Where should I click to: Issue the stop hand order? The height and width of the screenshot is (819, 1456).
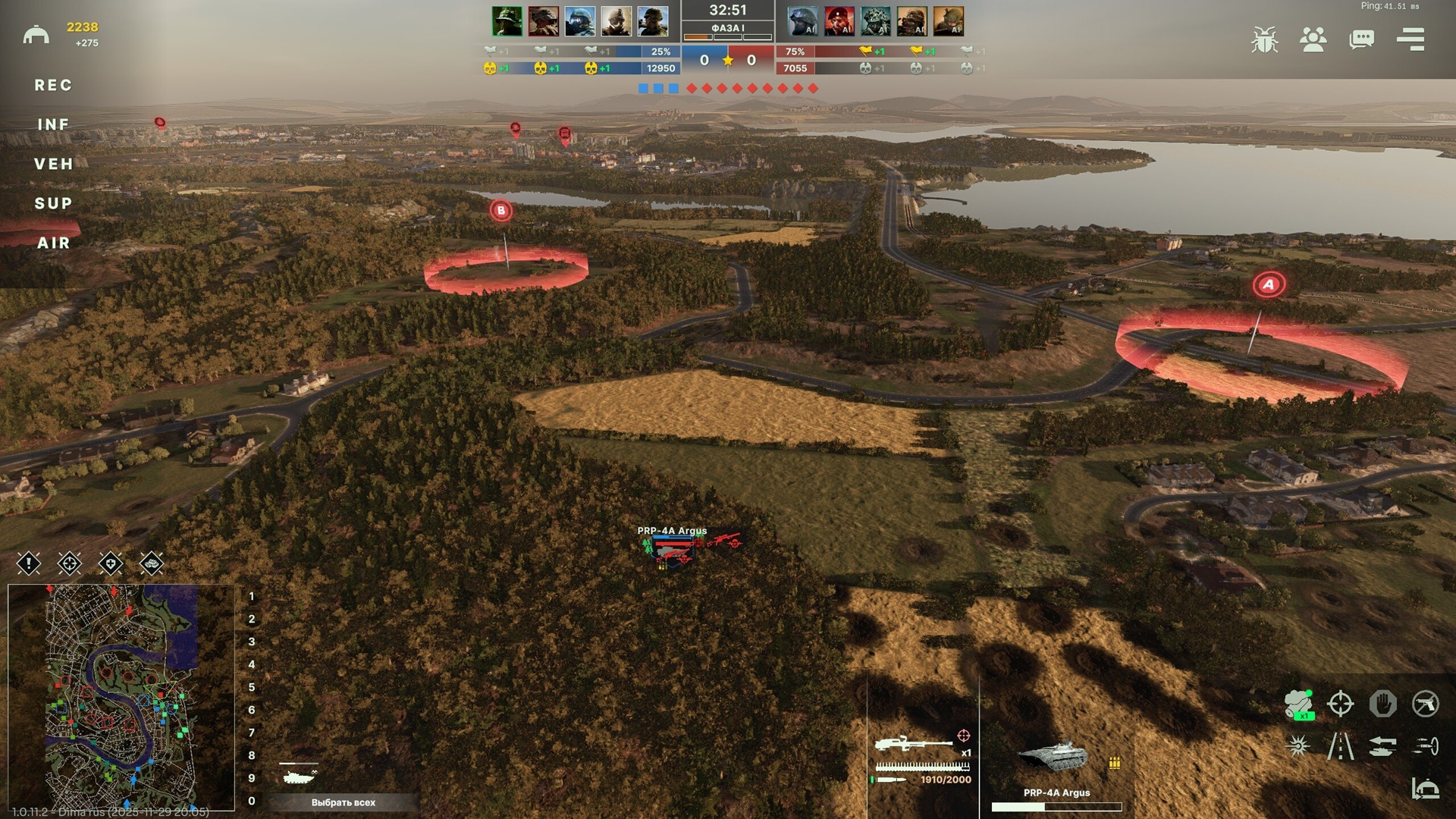click(1382, 704)
